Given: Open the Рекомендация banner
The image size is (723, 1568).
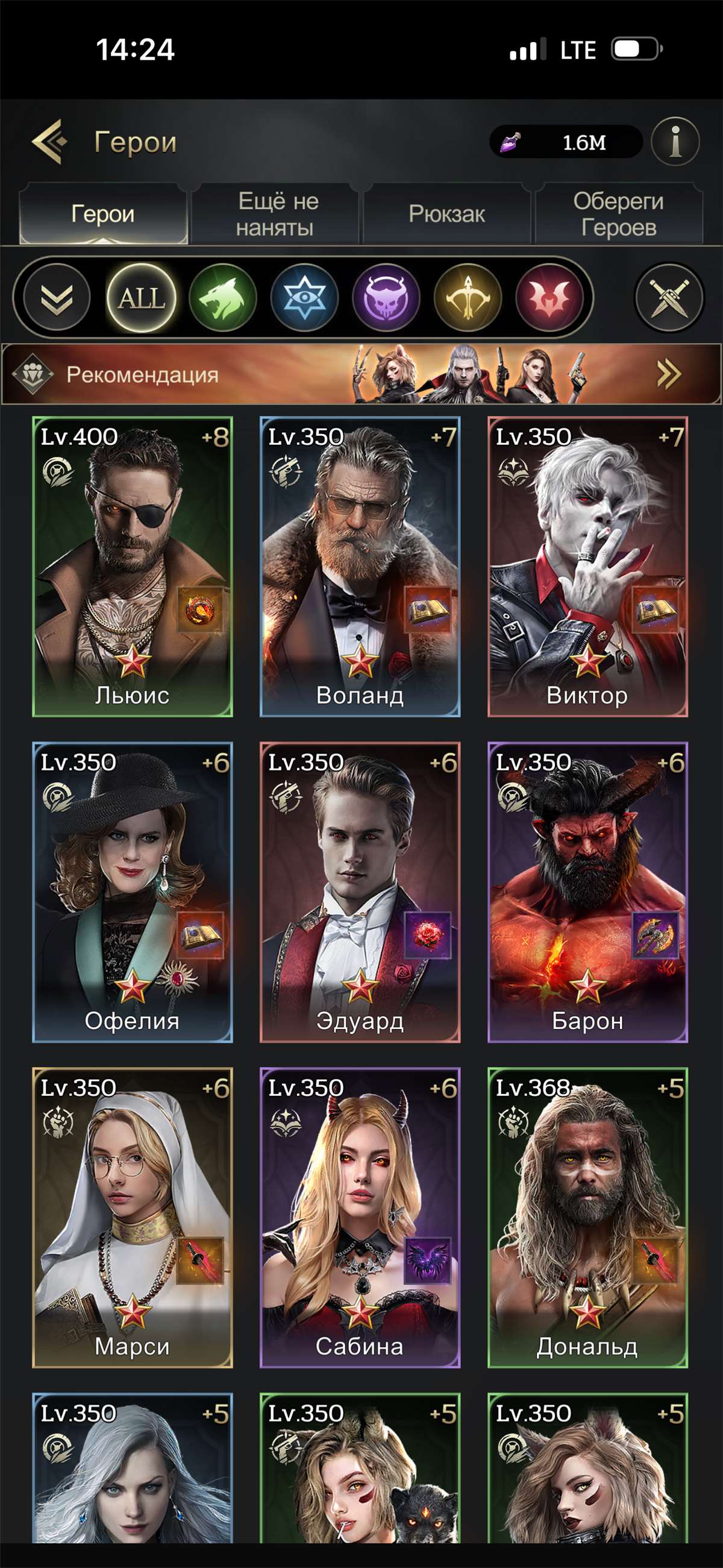Looking at the screenshot, I should pyautogui.click(x=361, y=374).
